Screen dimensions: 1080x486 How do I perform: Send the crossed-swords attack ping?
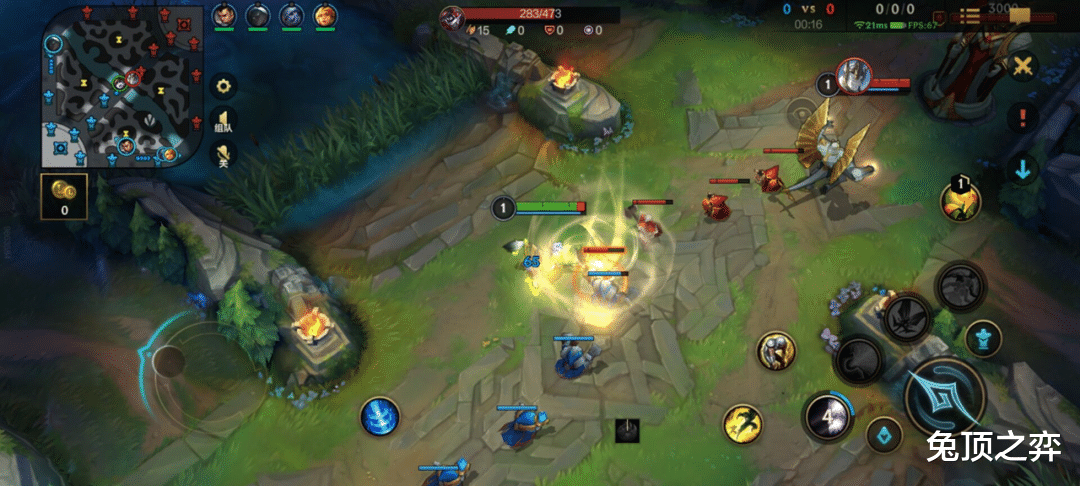[x=1022, y=67]
